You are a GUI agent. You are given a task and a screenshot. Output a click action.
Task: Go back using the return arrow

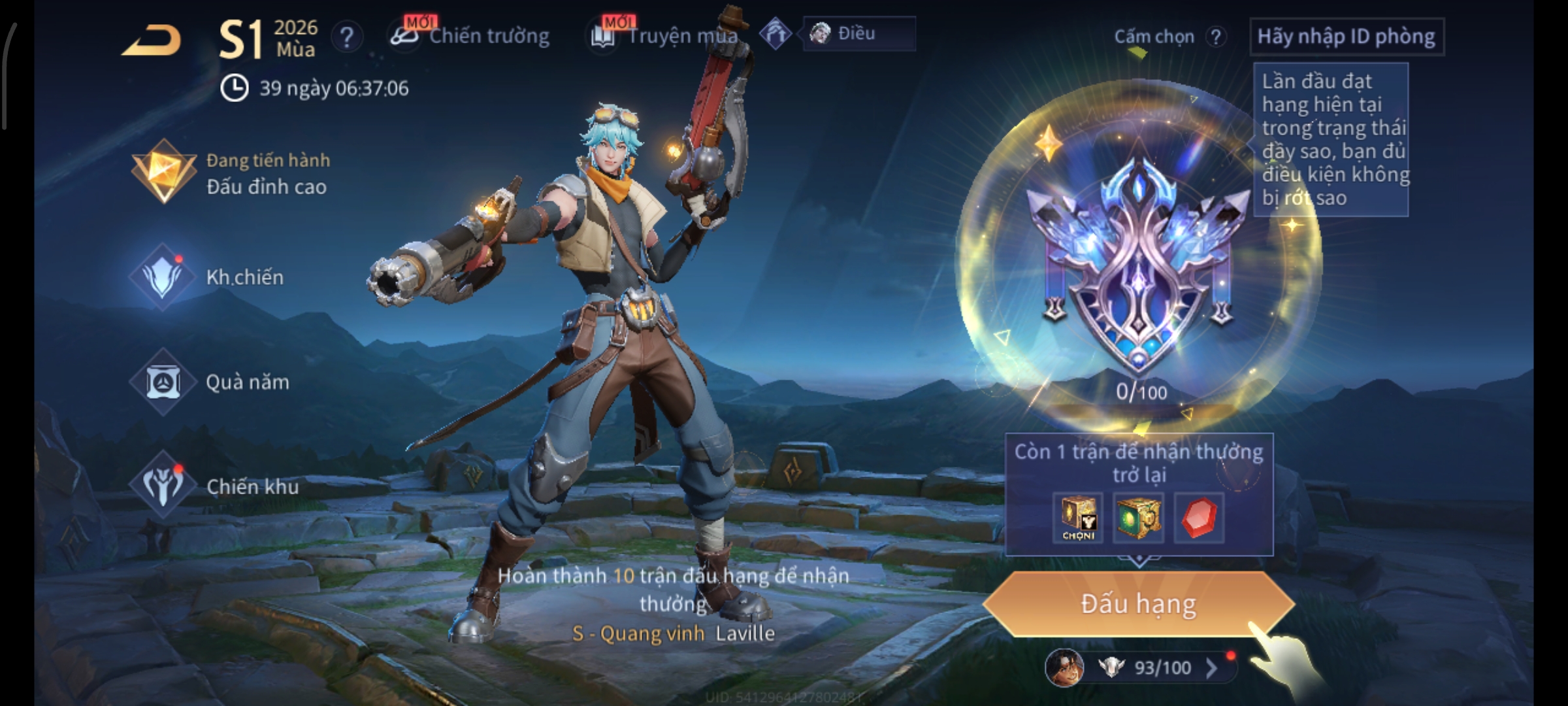point(152,41)
